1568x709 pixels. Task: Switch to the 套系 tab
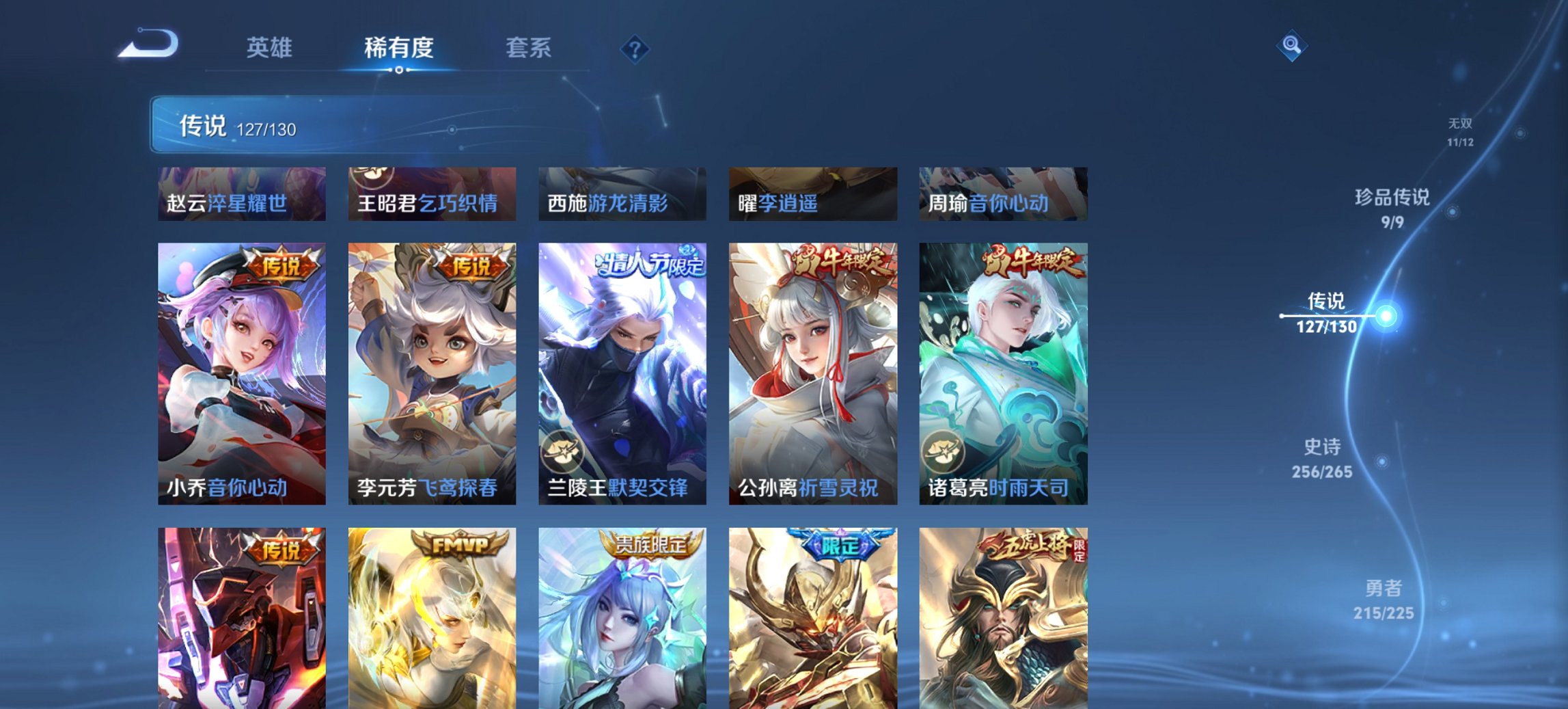[528, 48]
